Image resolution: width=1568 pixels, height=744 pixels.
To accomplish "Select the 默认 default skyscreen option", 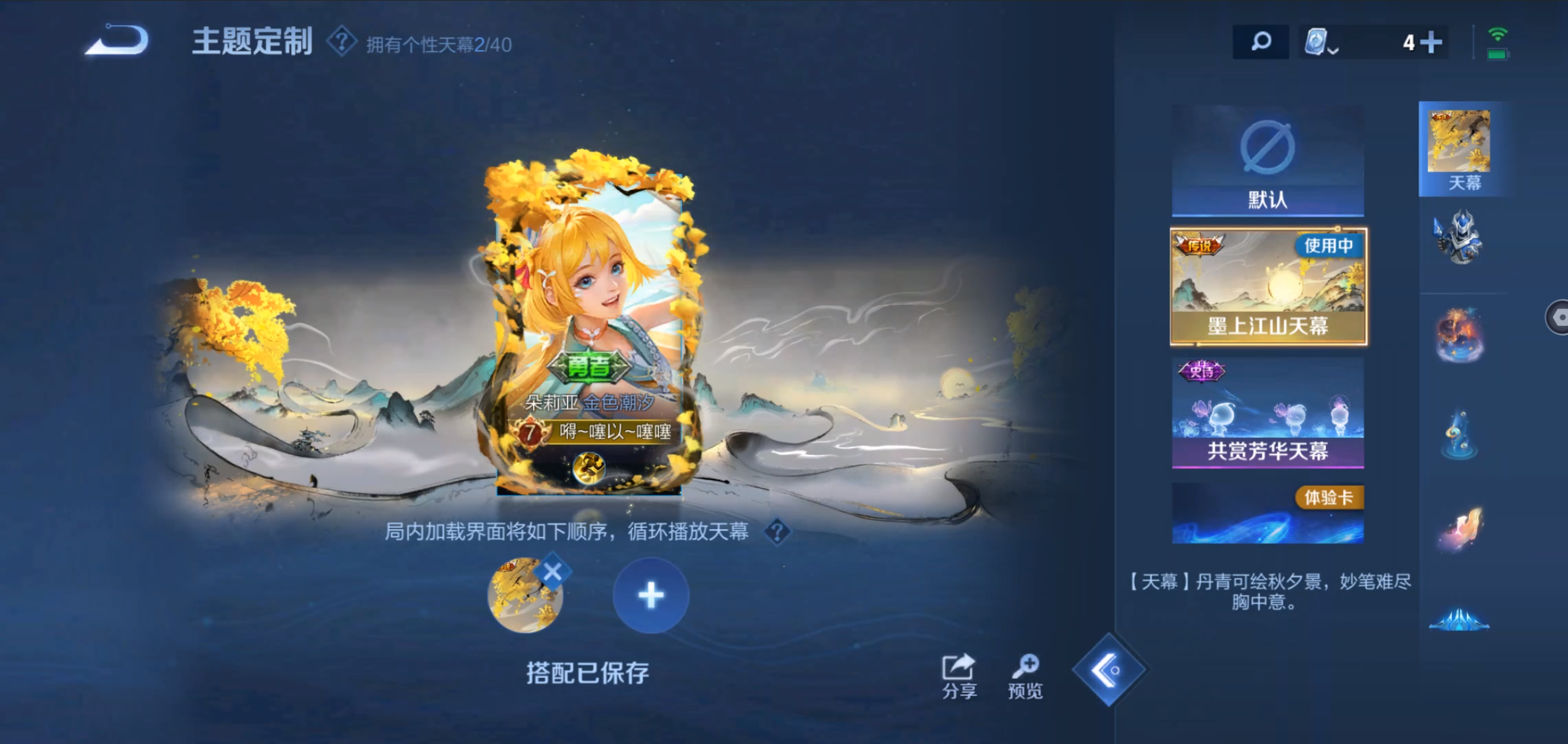I will tap(1267, 161).
